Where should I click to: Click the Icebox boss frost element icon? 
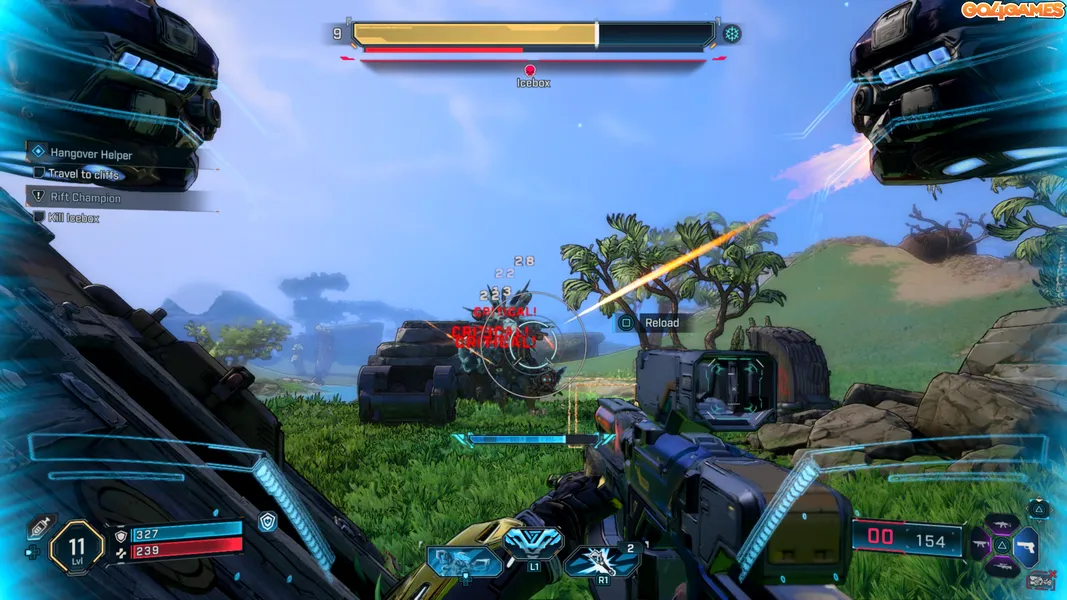click(732, 34)
